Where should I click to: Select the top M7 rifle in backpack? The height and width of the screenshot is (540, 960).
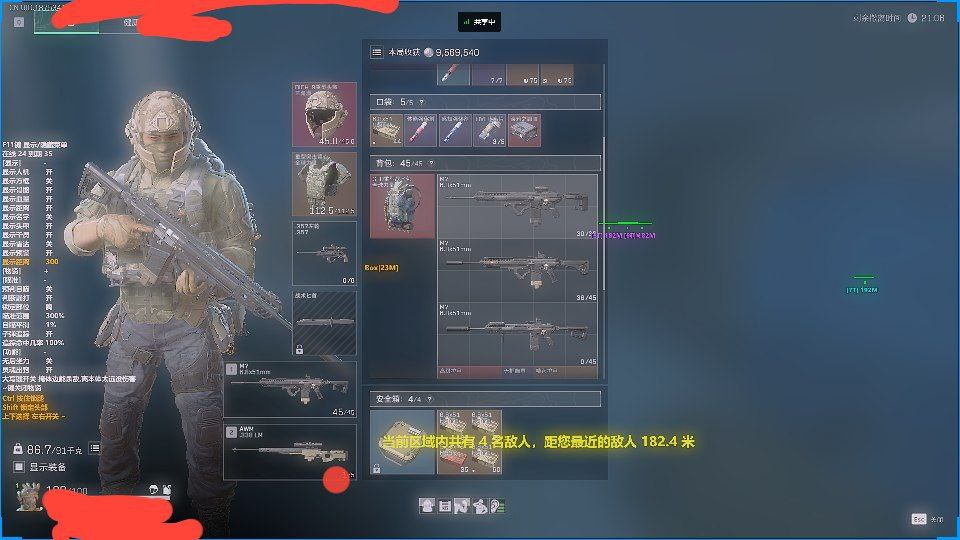click(x=518, y=206)
